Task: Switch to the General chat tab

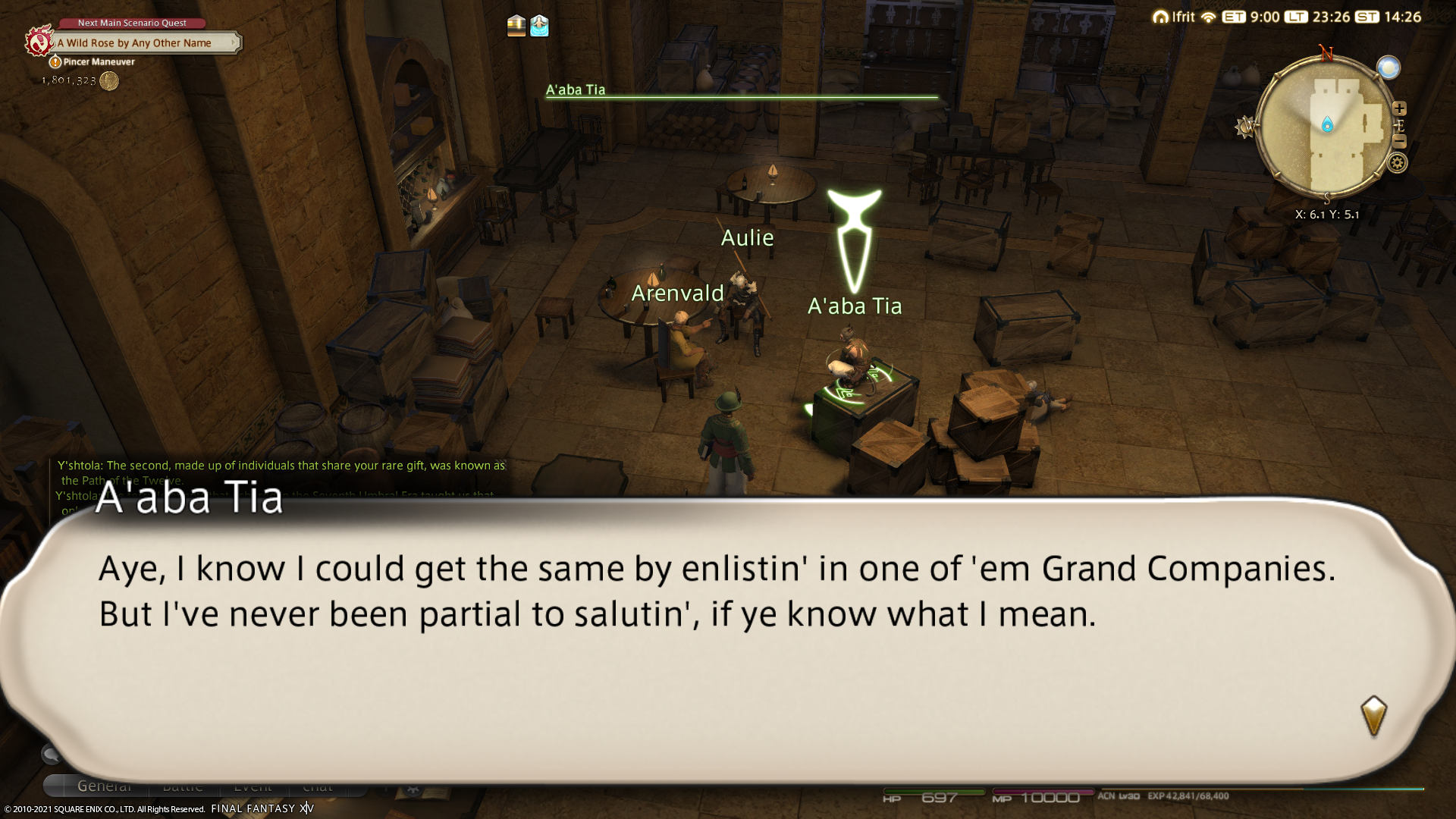Action: (105, 786)
